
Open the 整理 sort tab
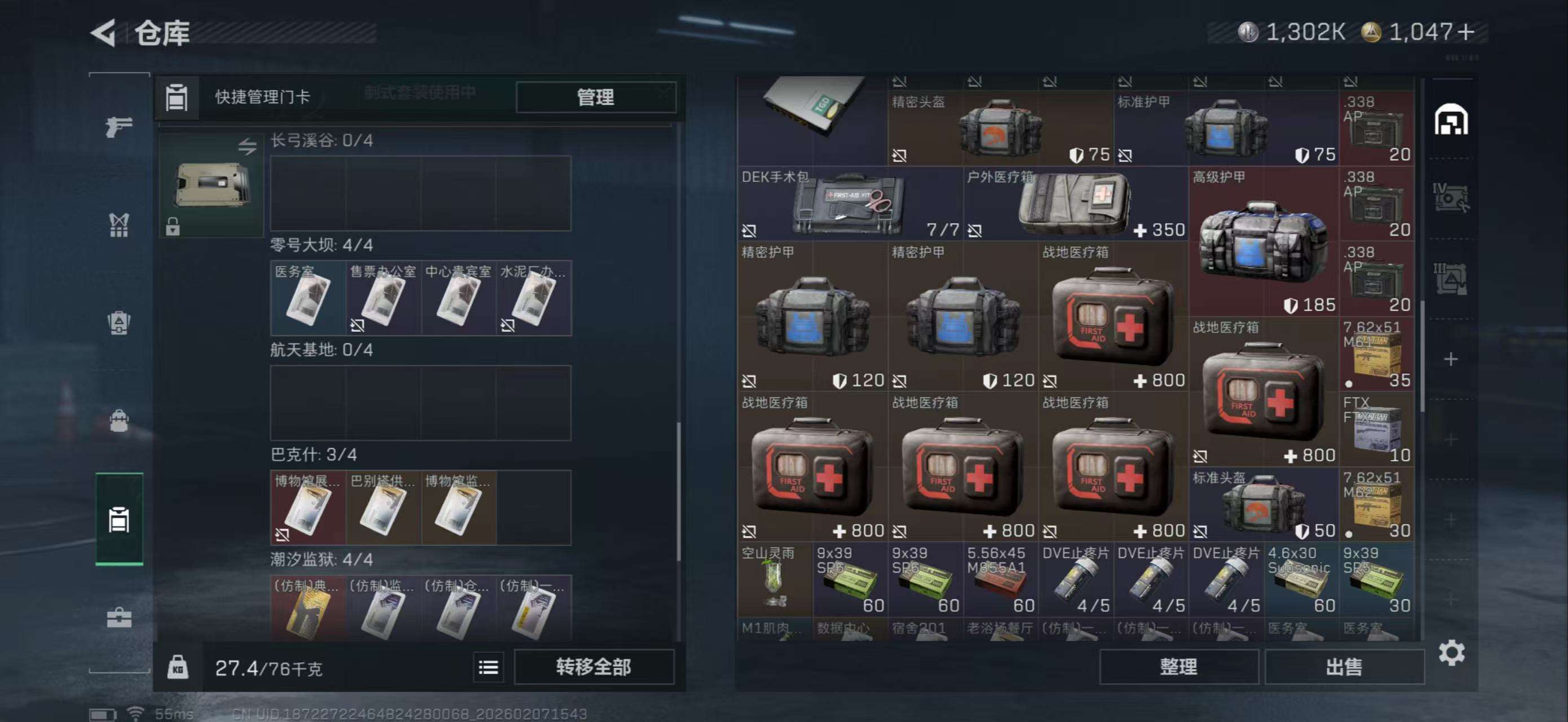(1178, 666)
